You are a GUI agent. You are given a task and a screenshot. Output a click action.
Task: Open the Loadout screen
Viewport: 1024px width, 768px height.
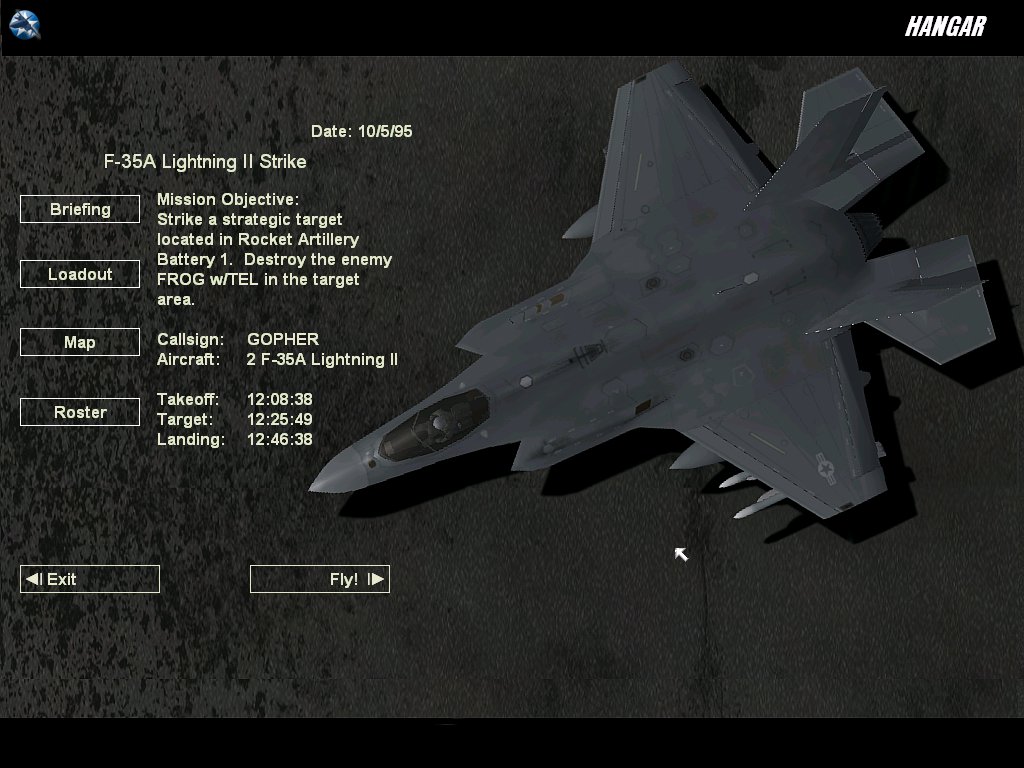[80, 274]
